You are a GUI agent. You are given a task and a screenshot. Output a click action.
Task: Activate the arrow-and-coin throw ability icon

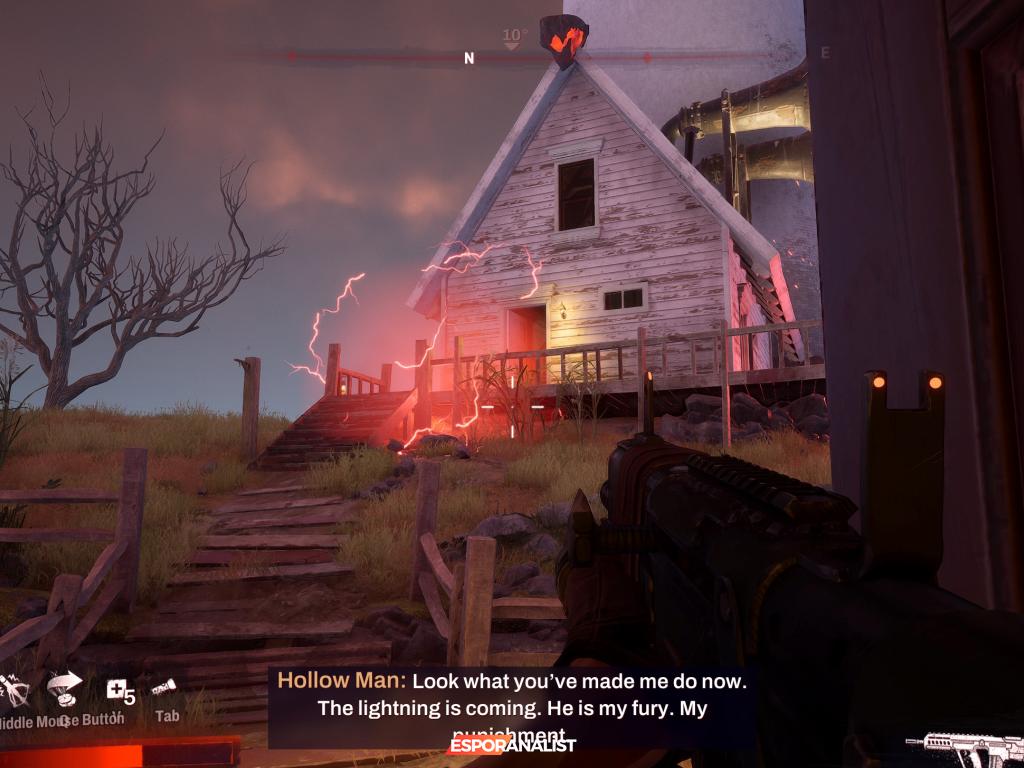click(x=65, y=687)
